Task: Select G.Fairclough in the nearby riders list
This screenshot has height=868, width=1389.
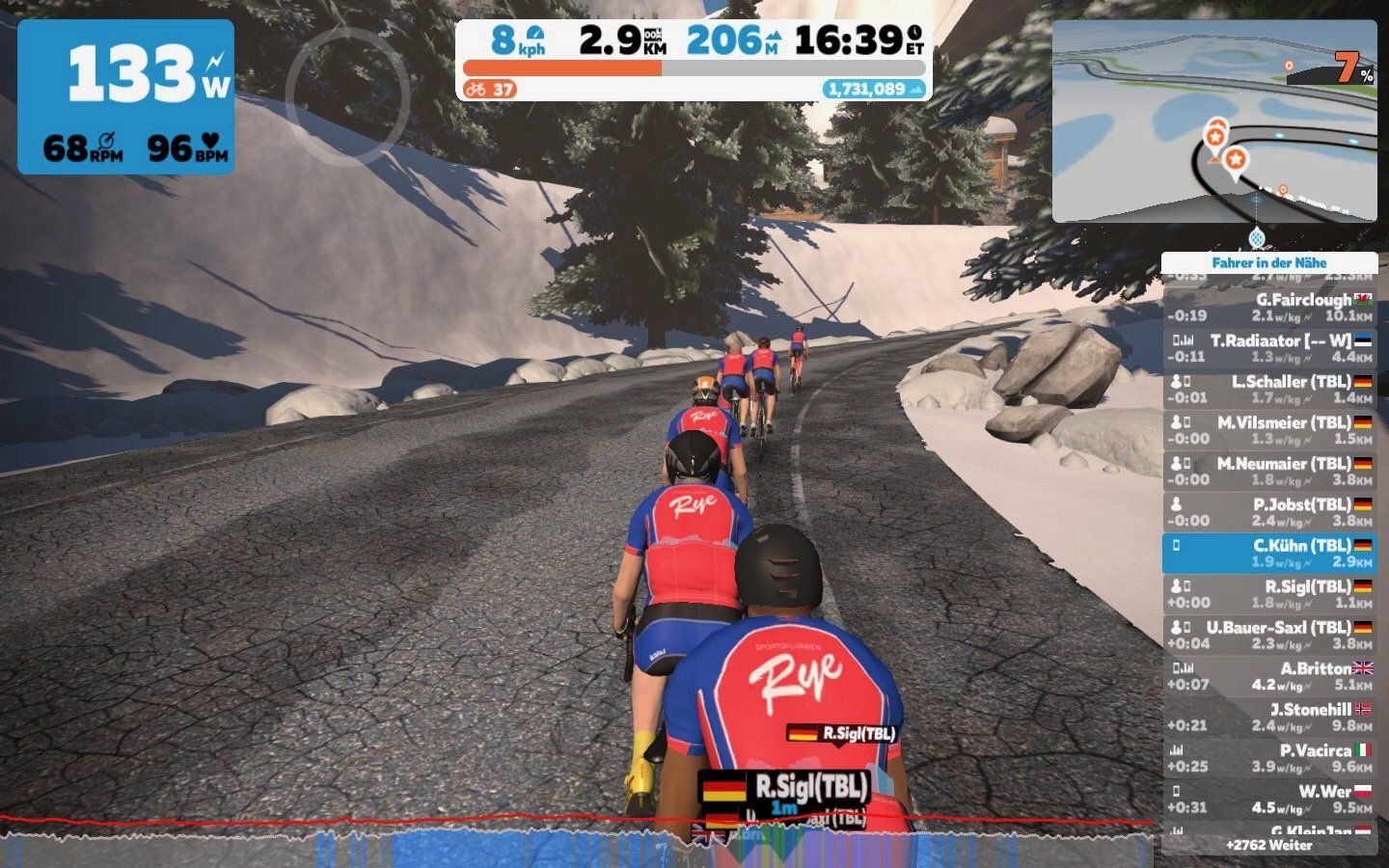Action: tap(1268, 307)
